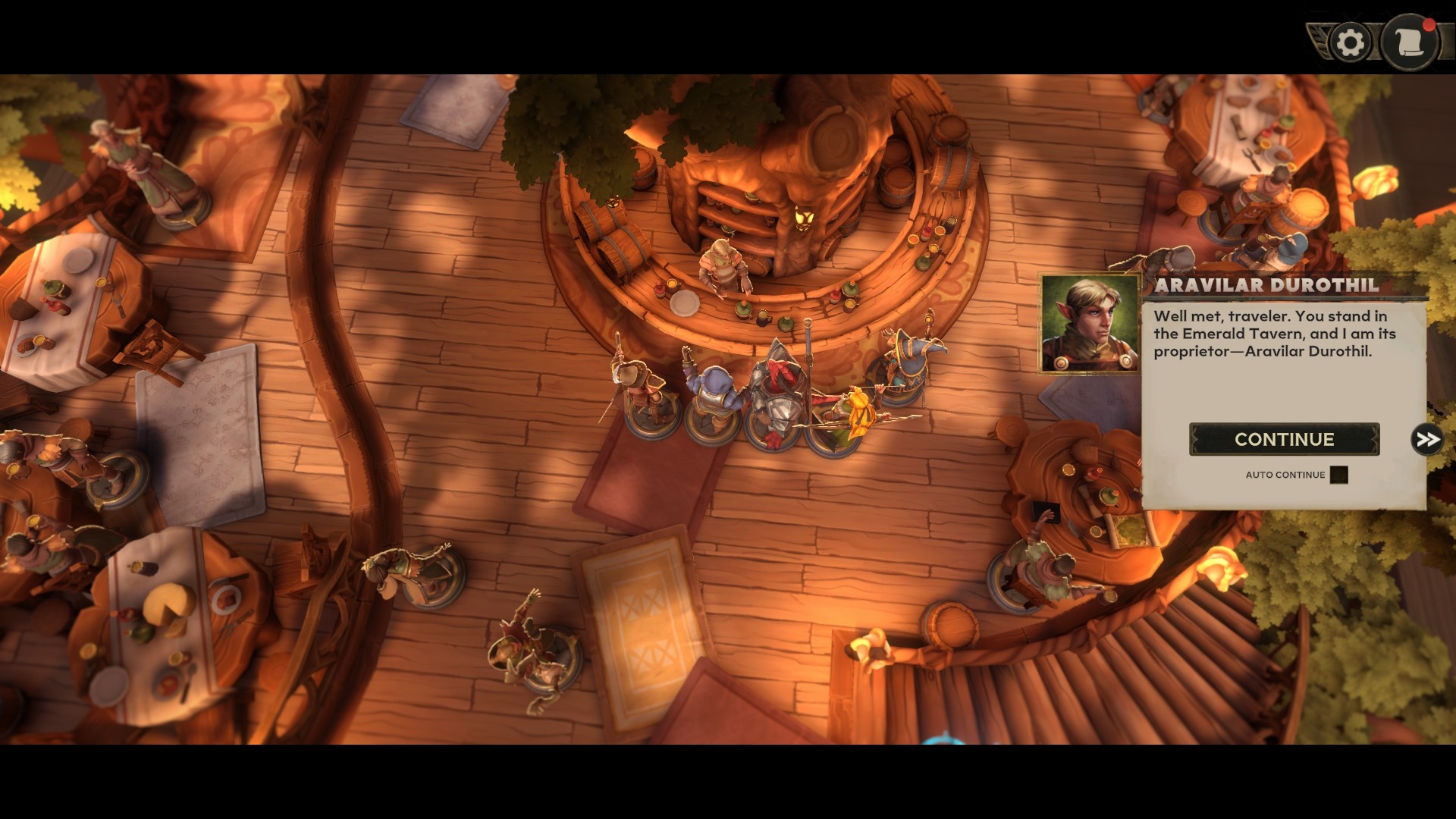Toggle the Auto Continue checkbox
Viewport: 1456px width, 819px height.
[1338, 475]
